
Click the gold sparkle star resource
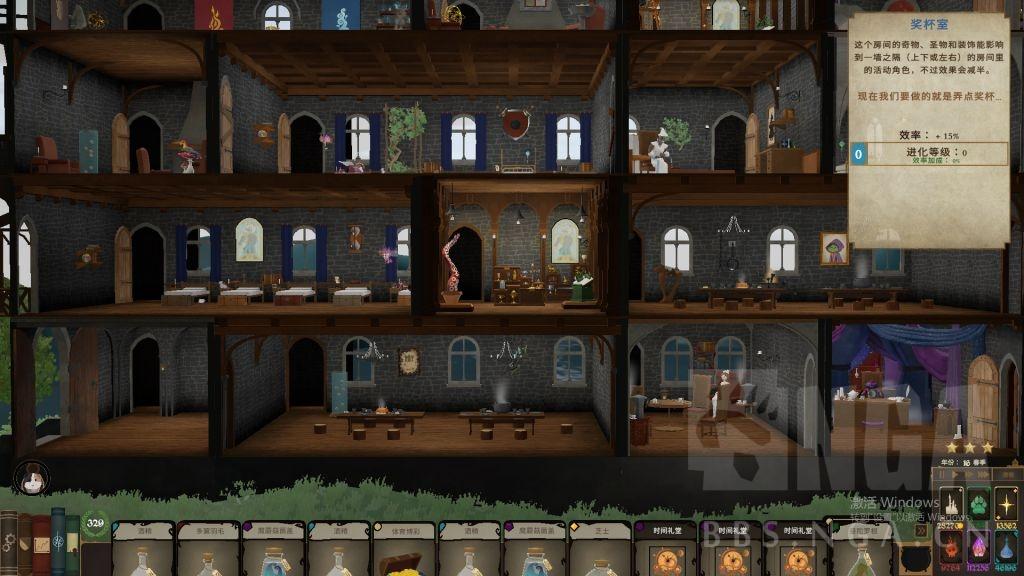coord(1006,505)
